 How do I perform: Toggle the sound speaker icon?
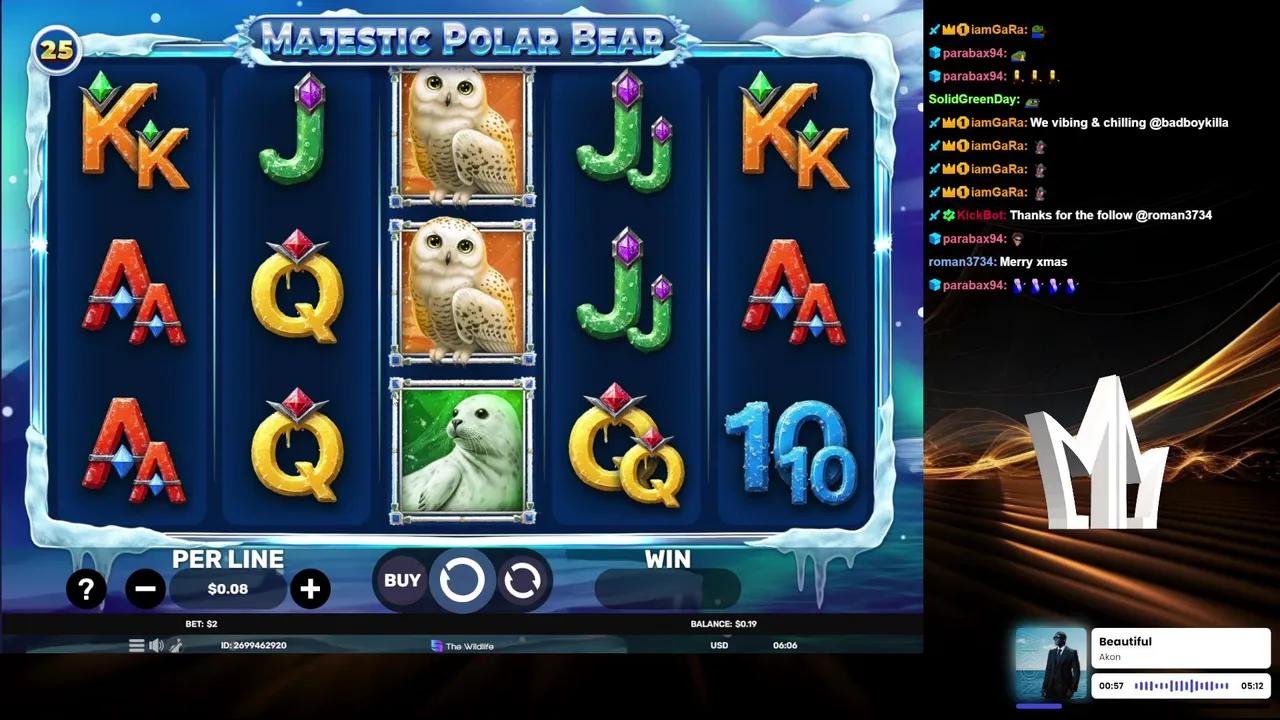156,645
